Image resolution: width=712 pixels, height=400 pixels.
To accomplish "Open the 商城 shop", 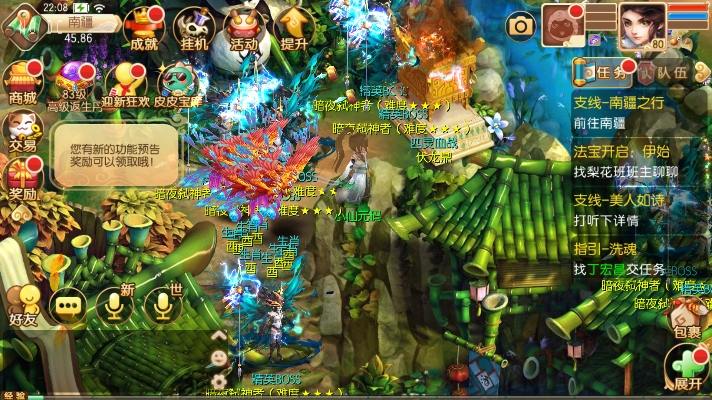I will (22, 82).
